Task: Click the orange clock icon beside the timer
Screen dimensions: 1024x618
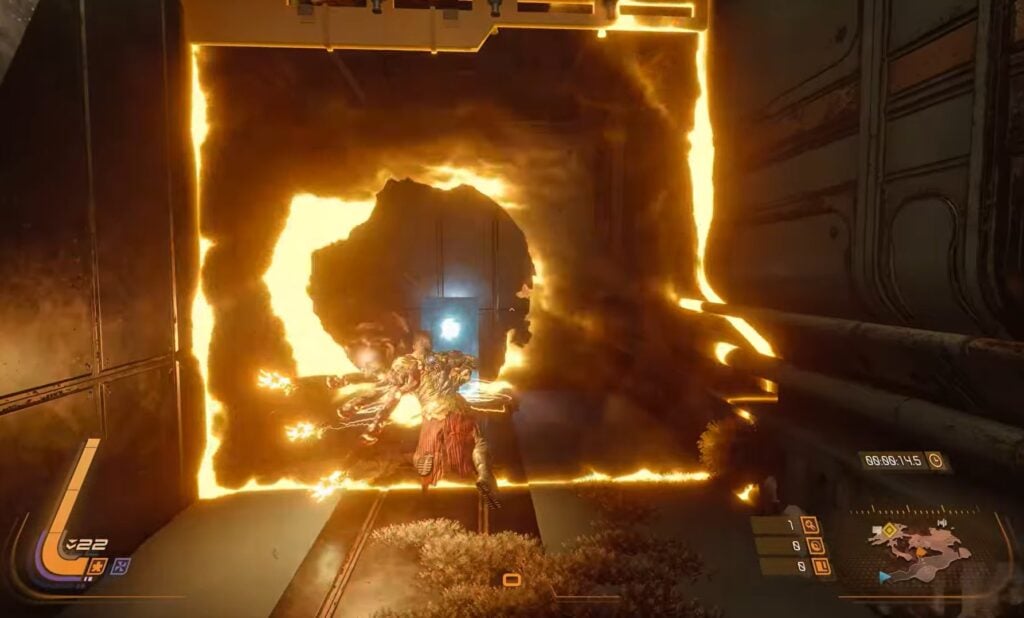Action: pos(936,461)
